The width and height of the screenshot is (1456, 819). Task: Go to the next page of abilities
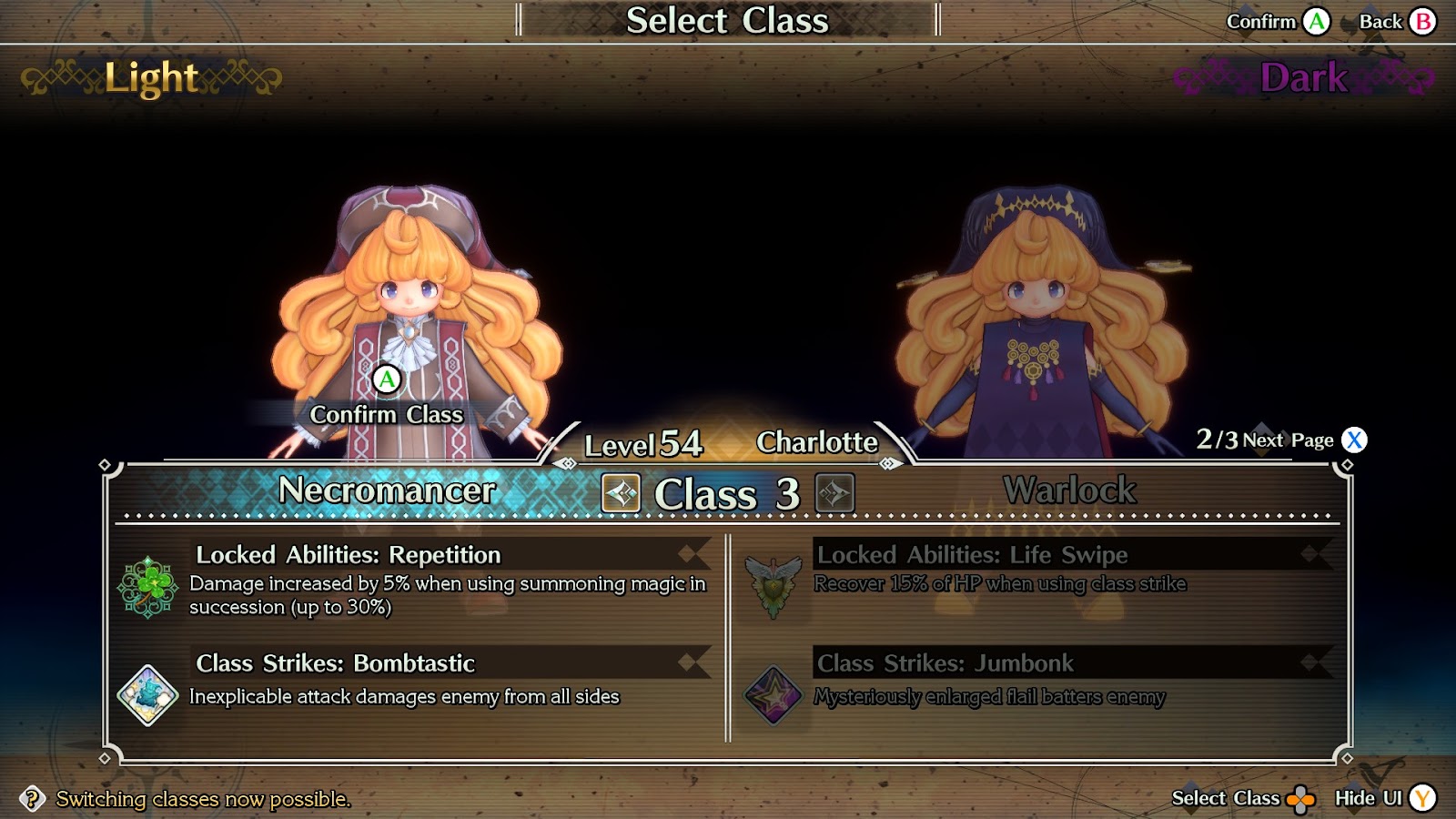click(1354, 440)
